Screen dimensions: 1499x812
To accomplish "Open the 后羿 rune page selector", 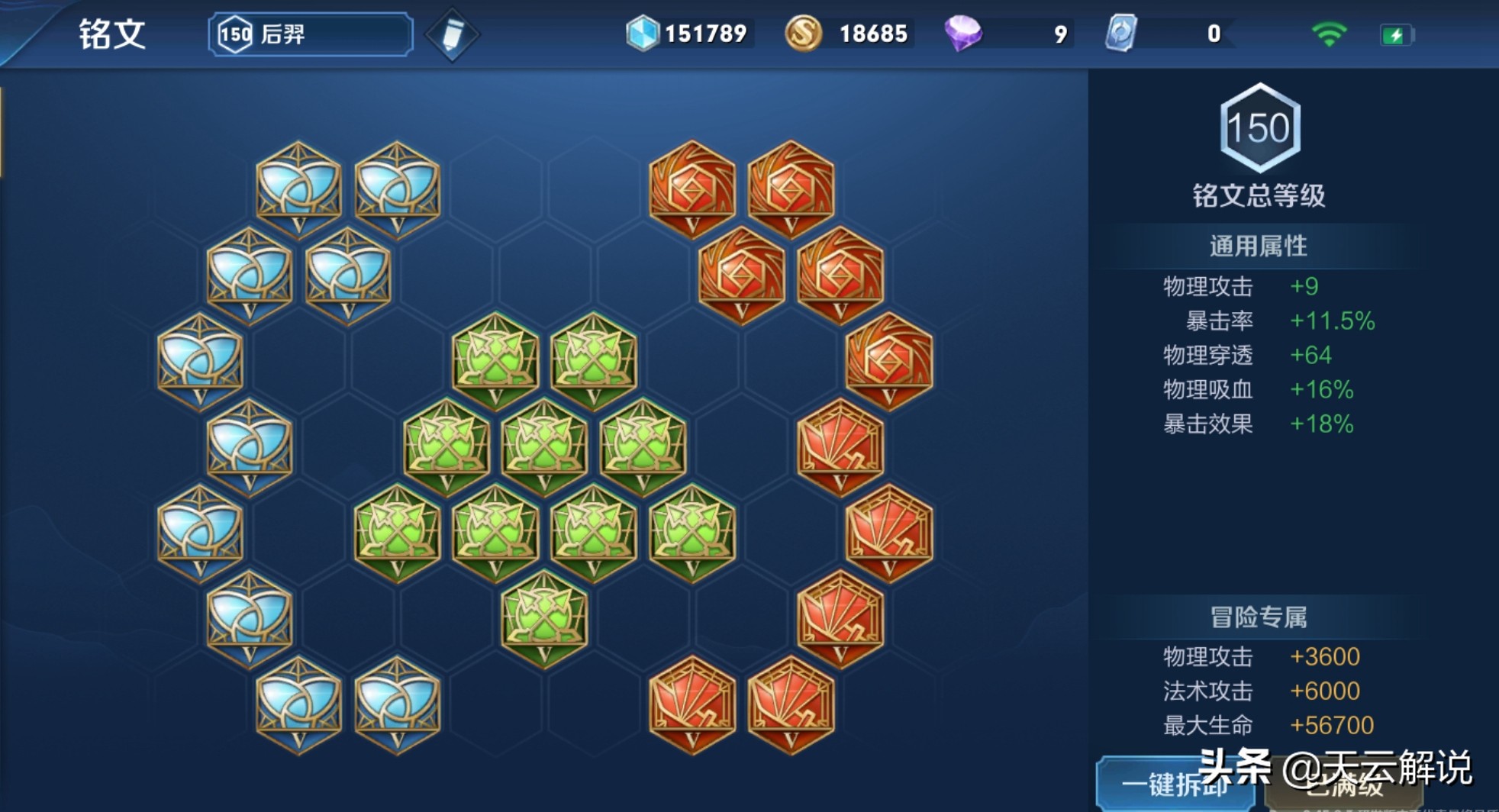I will click(x=311, y=34).
